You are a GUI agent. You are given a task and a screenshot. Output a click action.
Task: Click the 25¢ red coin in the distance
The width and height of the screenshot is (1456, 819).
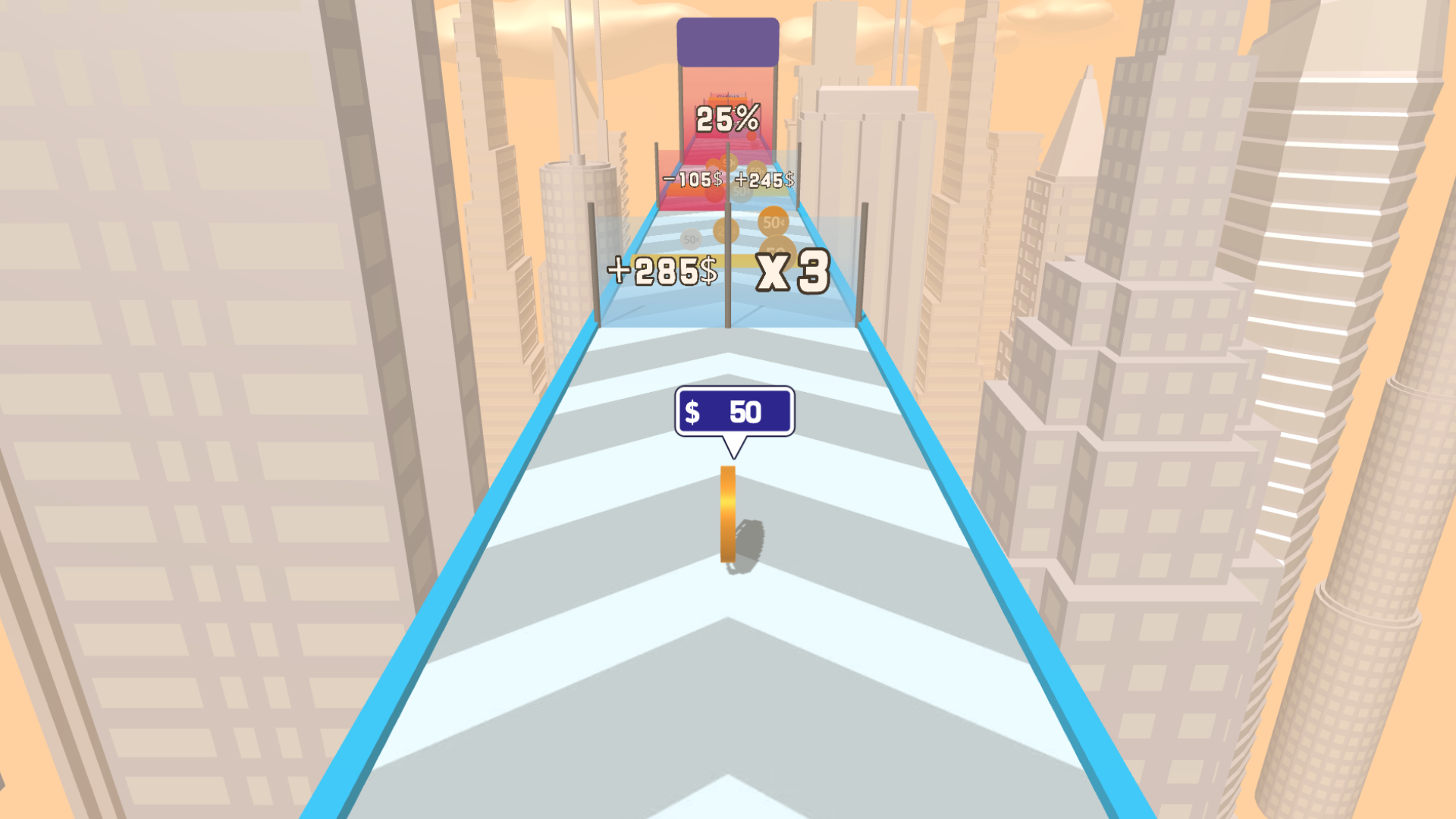[713, 192]
